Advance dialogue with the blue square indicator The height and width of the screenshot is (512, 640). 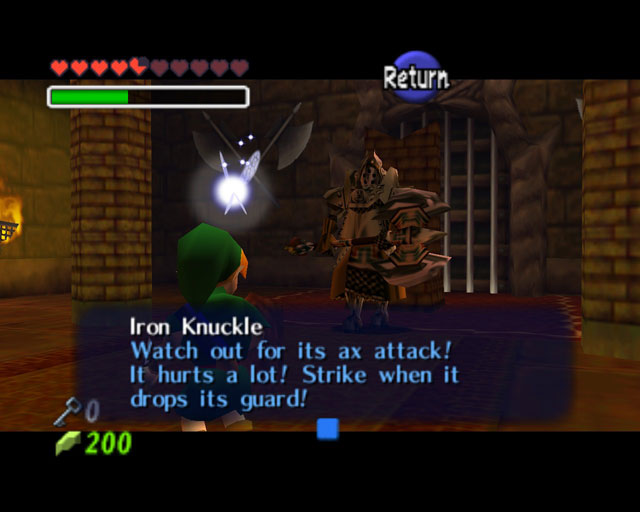tap(327, 429)
